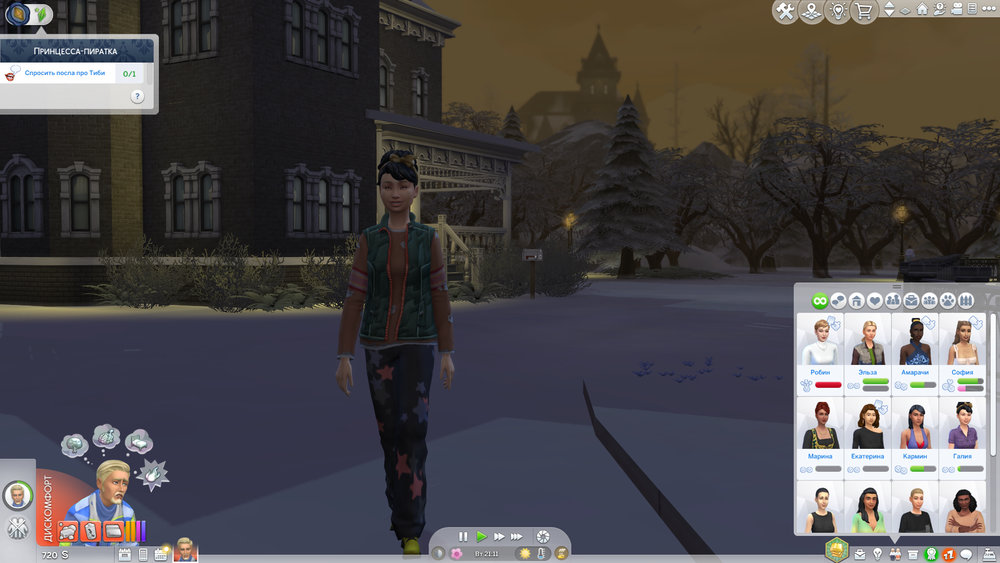Set game speed to fast forward
Screen dimensions: 1000x563
pos(499,537)
